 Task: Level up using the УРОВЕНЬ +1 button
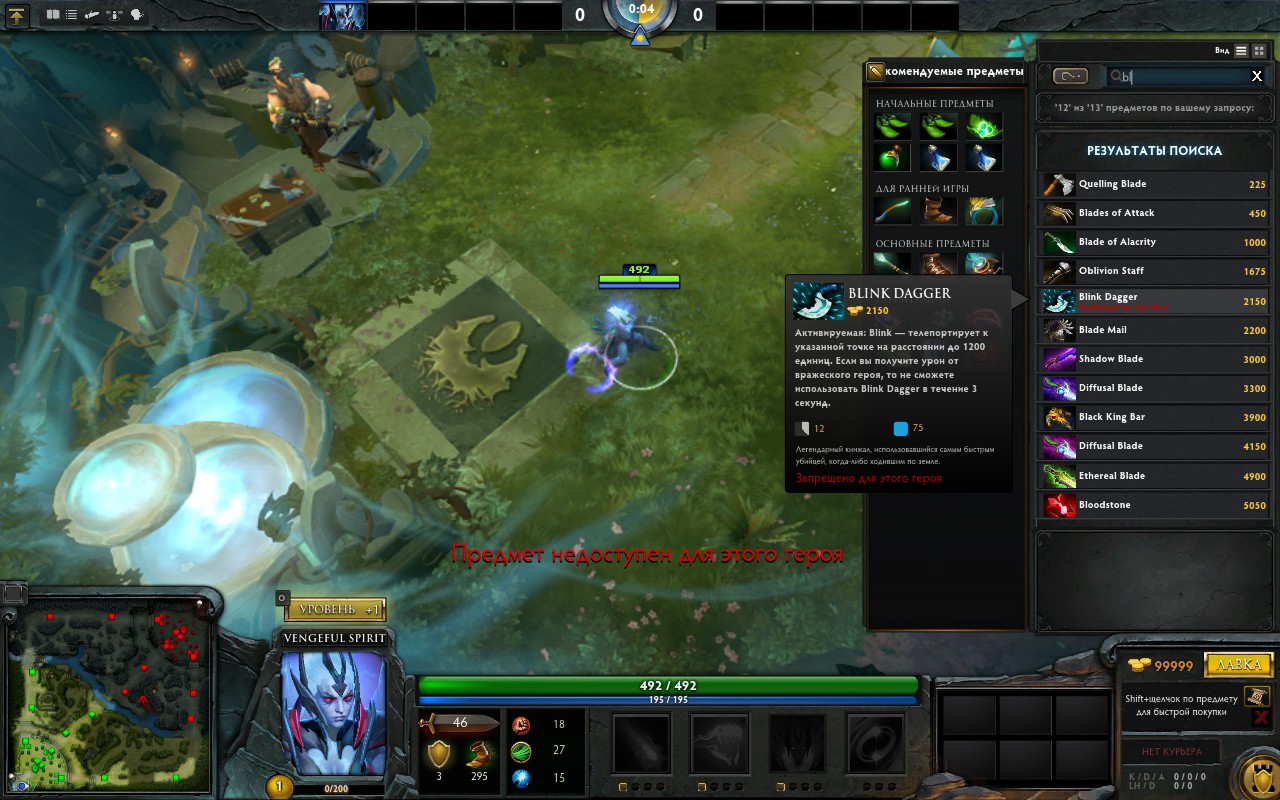tap(335, 609)
